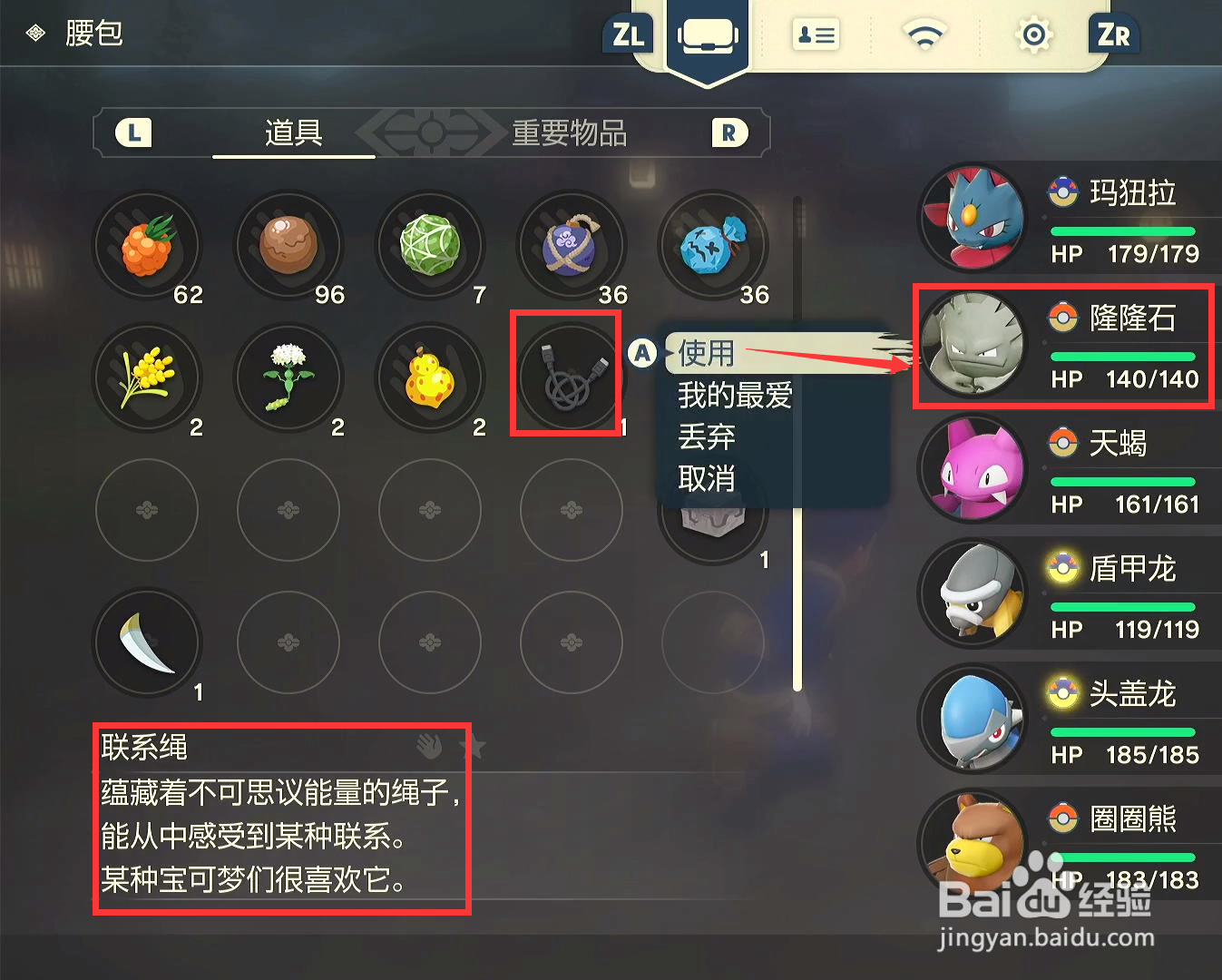
Task: Select the green cabbage item with 7 count
Action: coord(430,243)
